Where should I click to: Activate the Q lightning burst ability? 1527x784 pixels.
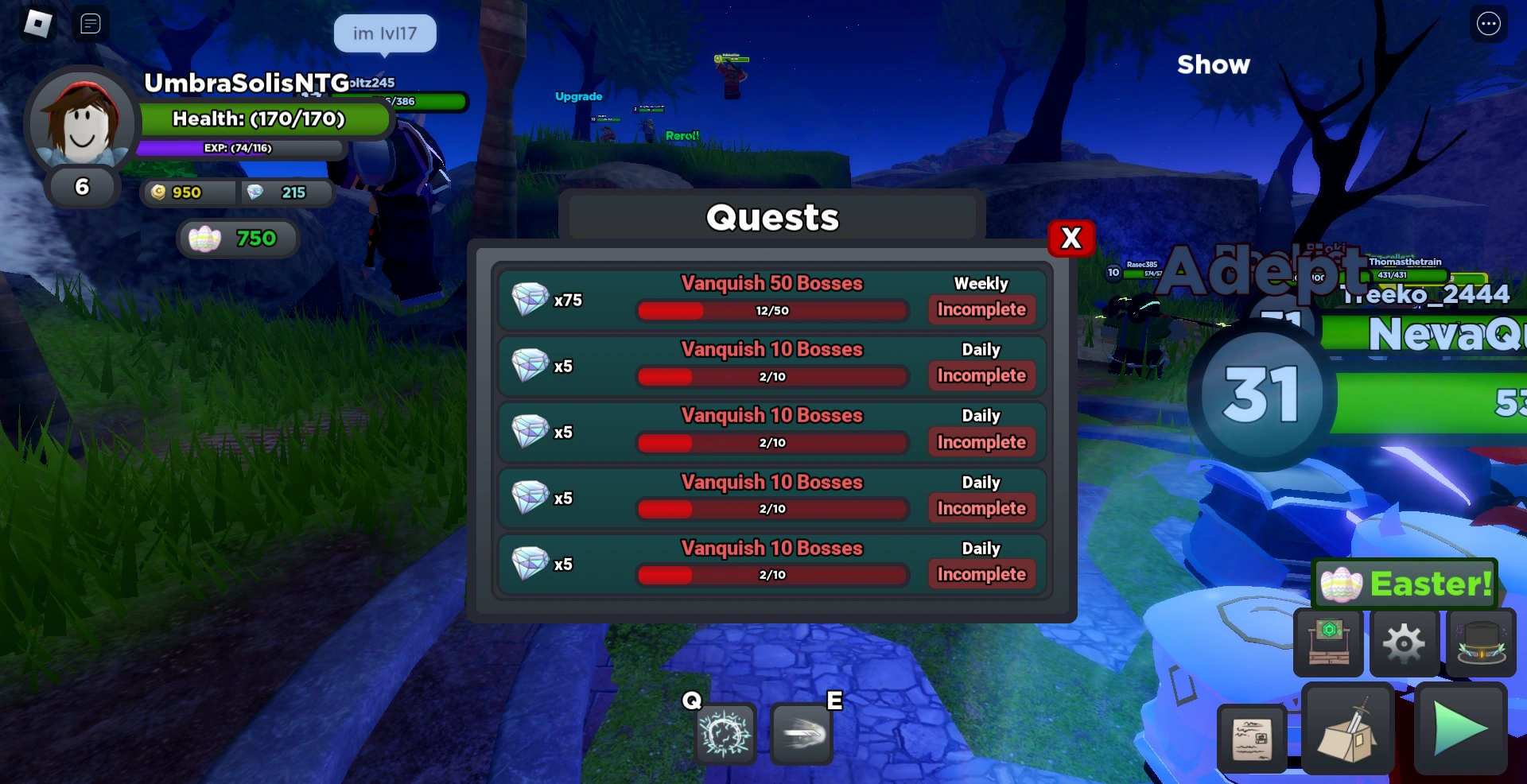[725, 733]
